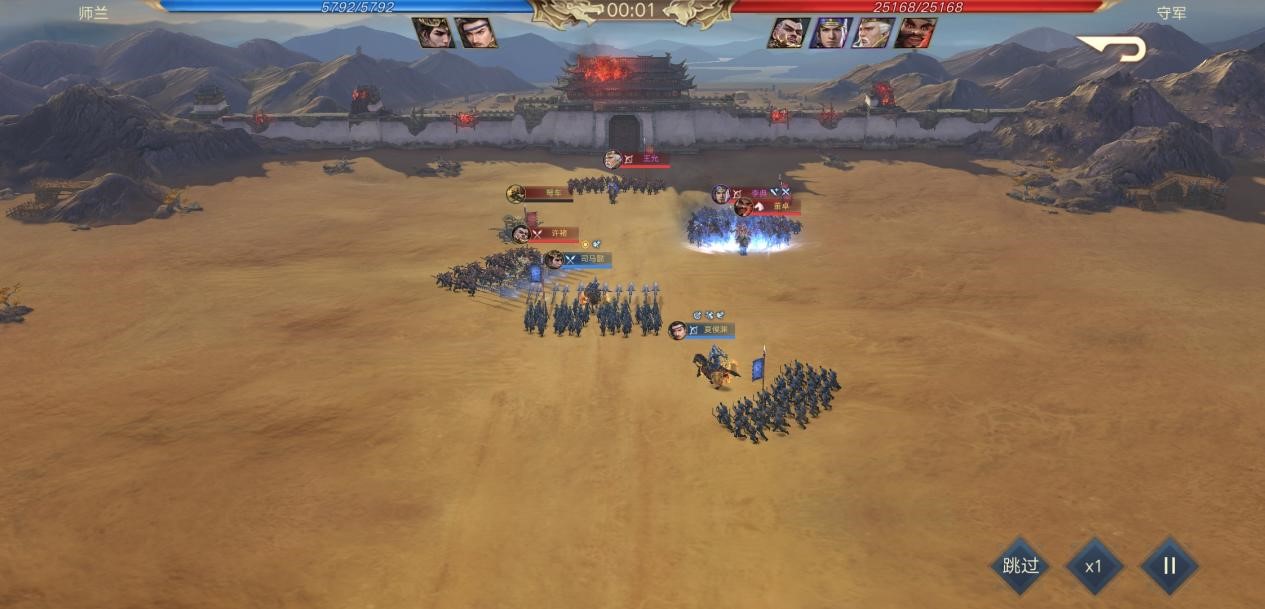Select the white-haired elder general portrait
Viewport: 1265px width, 609px height.
tap(872, 33)
